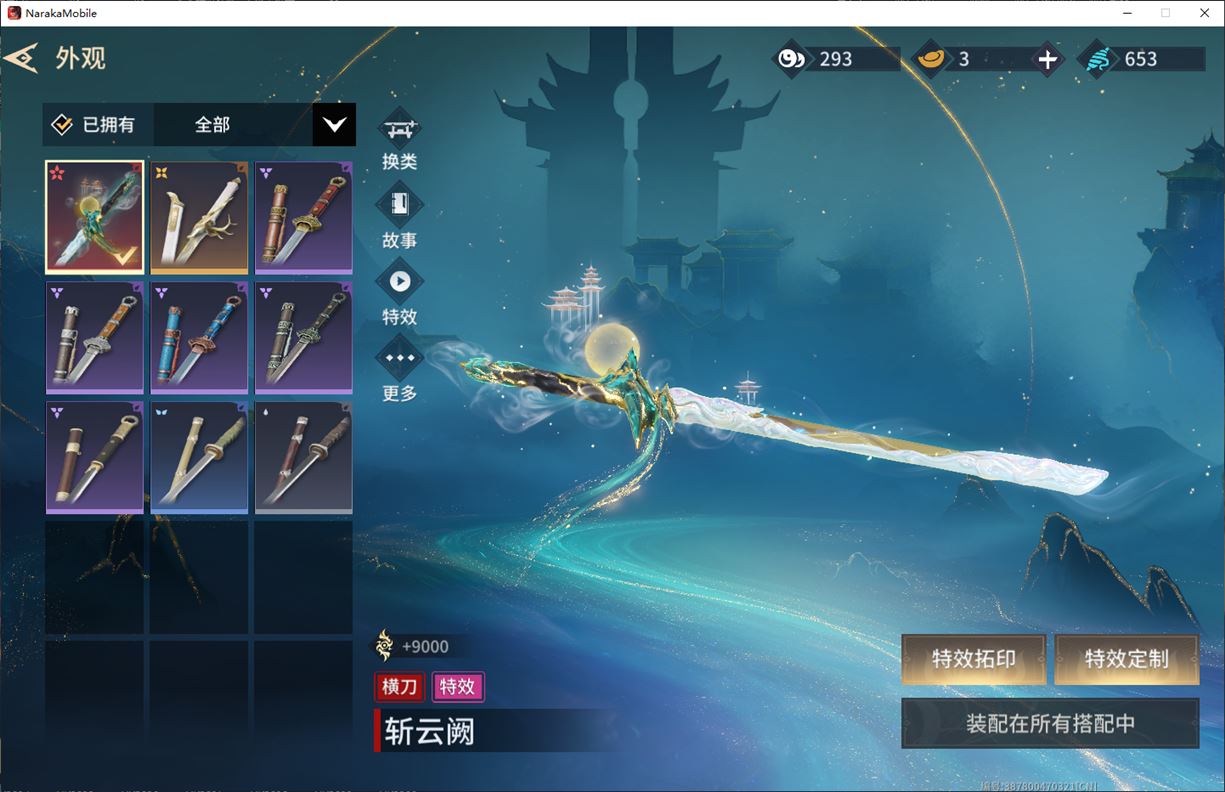1225x792 pixels.
Task: Go back using the 外观 arrow
Action: click(x=22, y=58)
